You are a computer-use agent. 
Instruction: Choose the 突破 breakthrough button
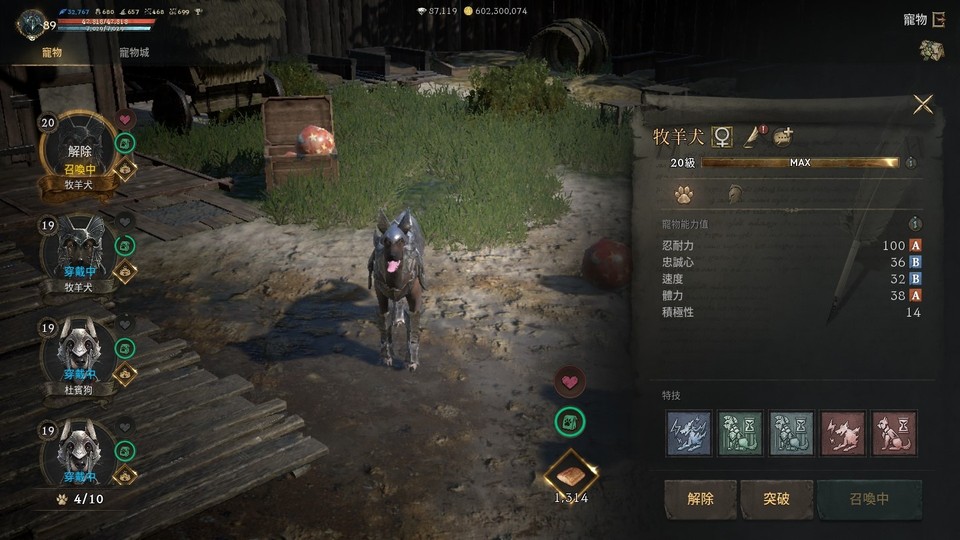(x=777, y=498)
